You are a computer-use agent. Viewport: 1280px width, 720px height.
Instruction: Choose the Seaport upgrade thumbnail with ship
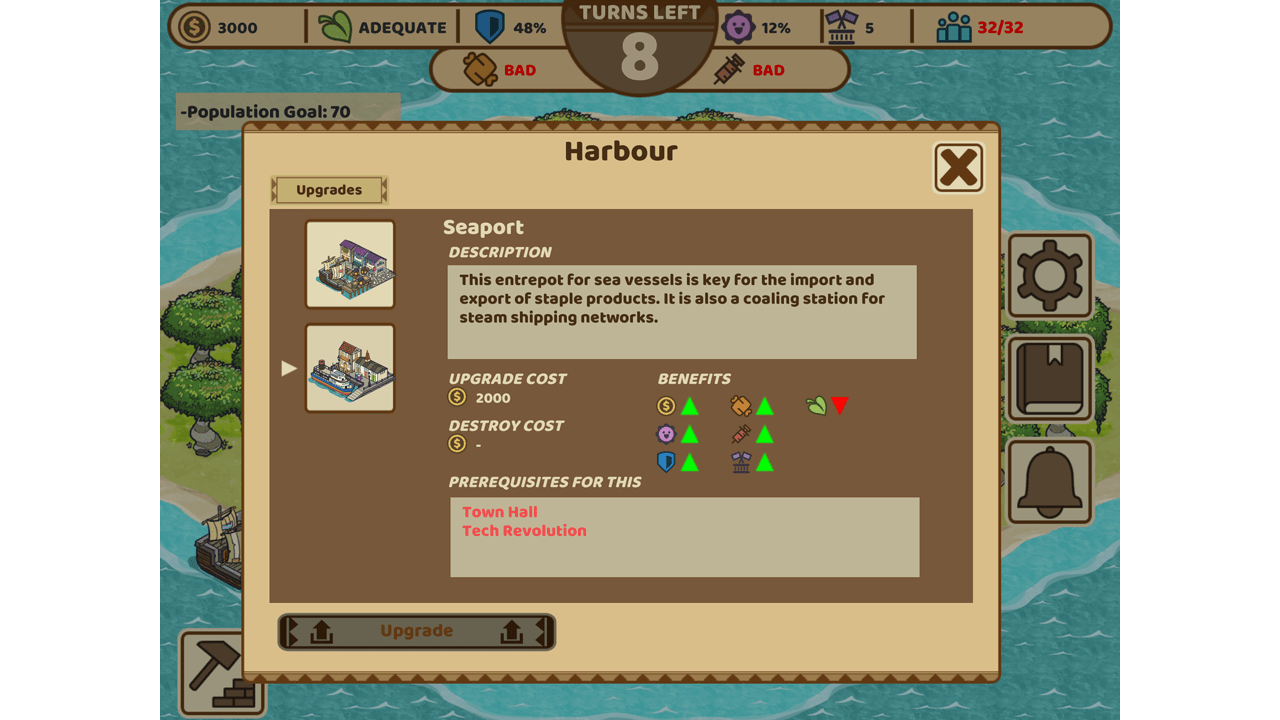pos(350,368)
